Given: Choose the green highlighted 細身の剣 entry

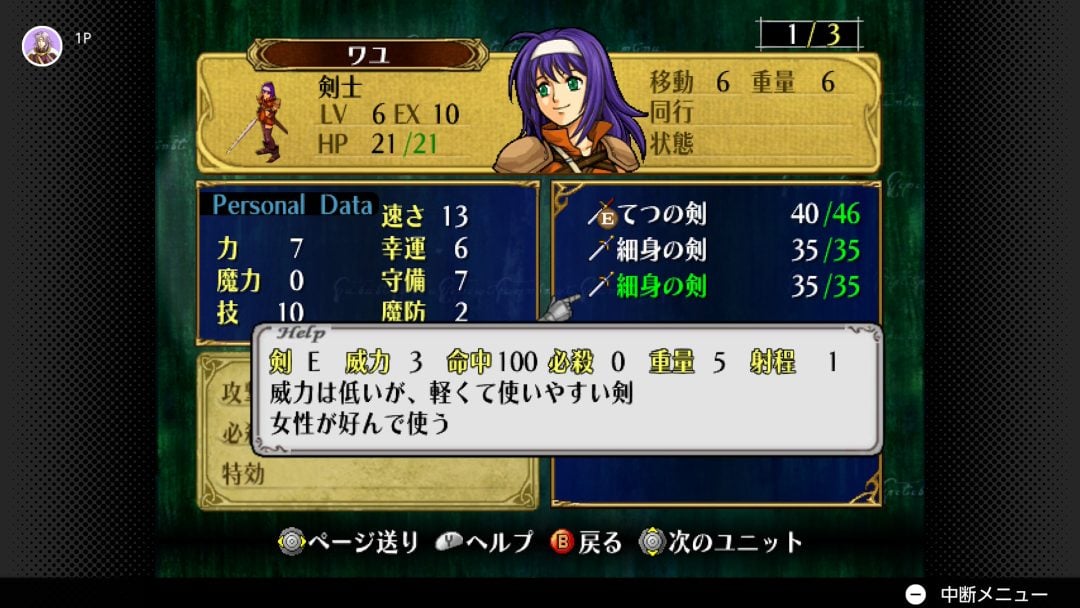Looking at the screenshot, I should click(660, 286).
